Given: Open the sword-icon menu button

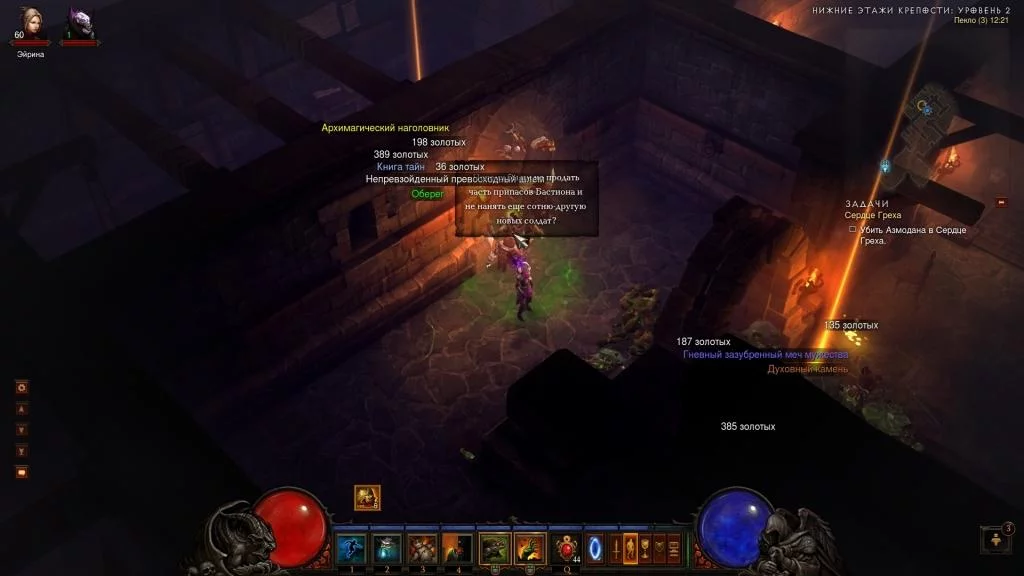Looking at the screenshot, I should tap(615, 547).
